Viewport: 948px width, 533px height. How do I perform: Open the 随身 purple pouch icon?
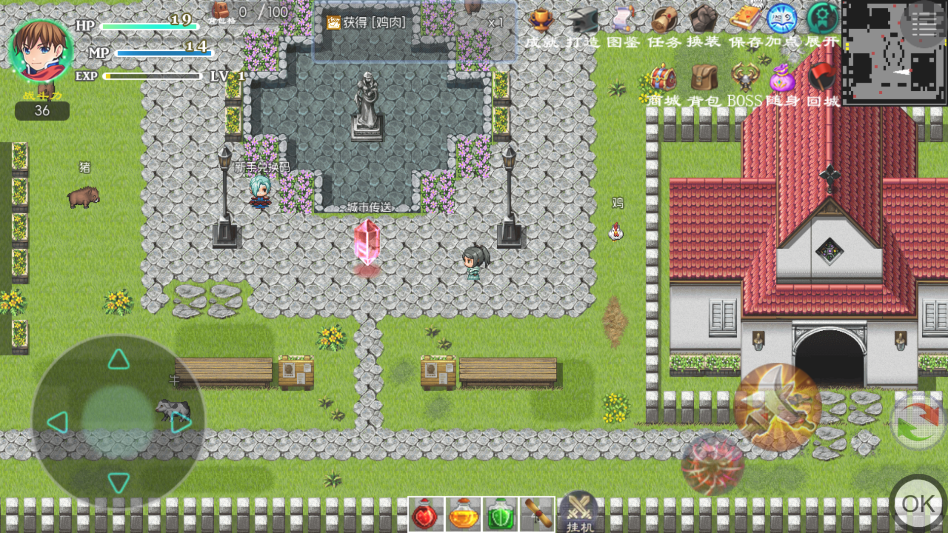tap(783, 79)
